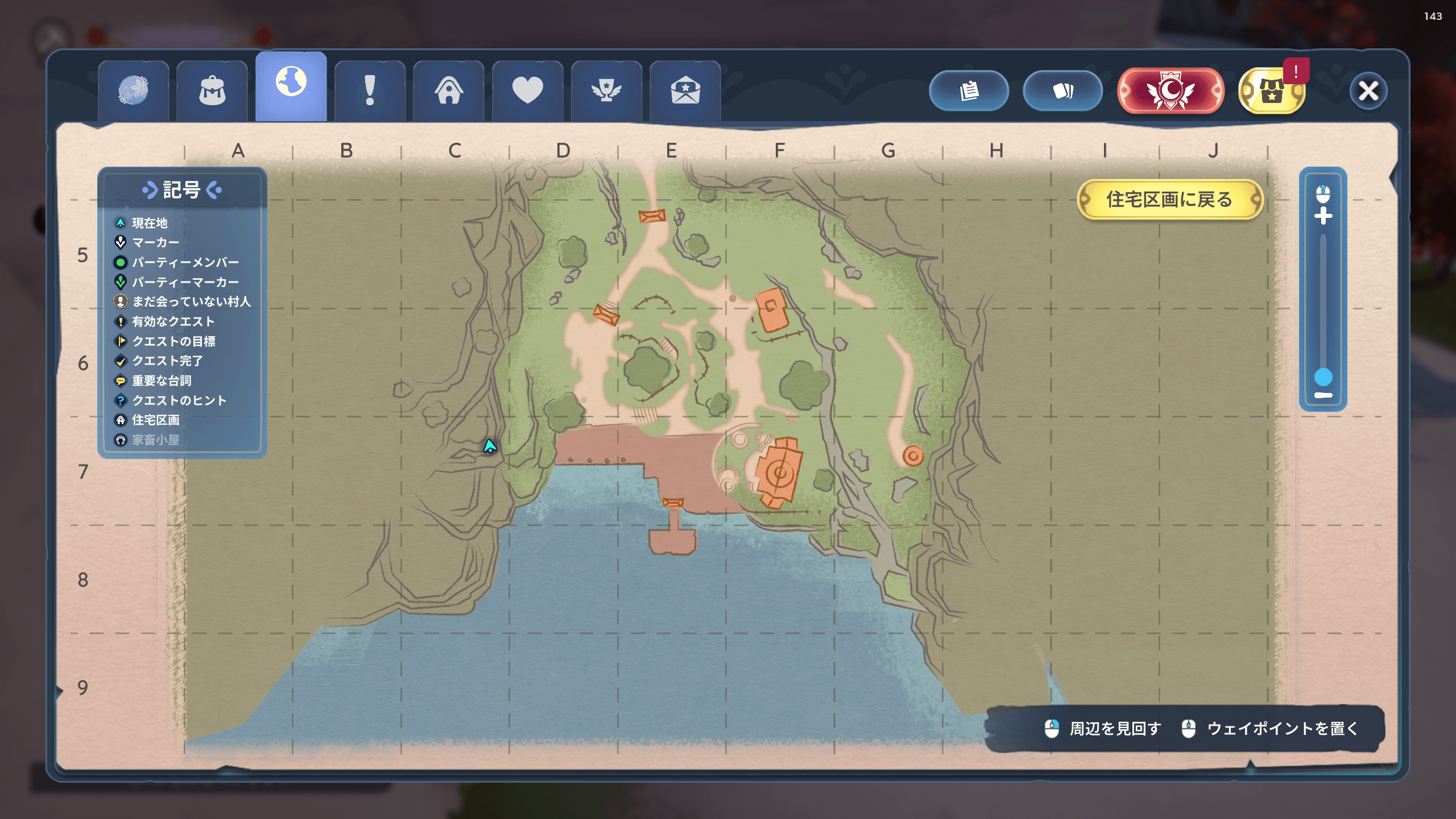Open the quests exclamation mark tab

click(x=370, y=91)
